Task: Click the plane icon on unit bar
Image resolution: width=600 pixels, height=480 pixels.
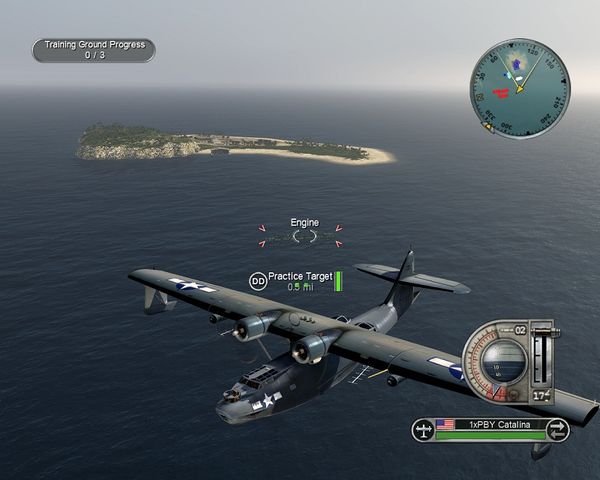Action: point(425,429)
